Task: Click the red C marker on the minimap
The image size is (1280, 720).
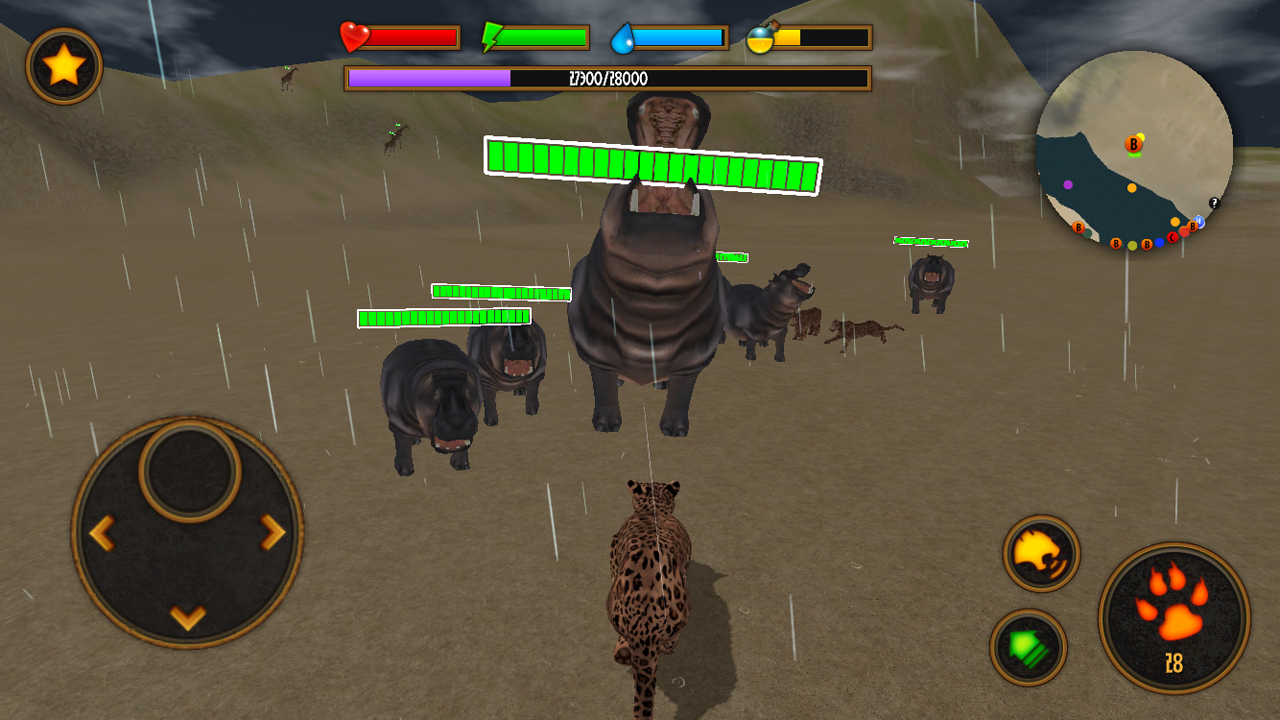Action: tap(1173, 237)
